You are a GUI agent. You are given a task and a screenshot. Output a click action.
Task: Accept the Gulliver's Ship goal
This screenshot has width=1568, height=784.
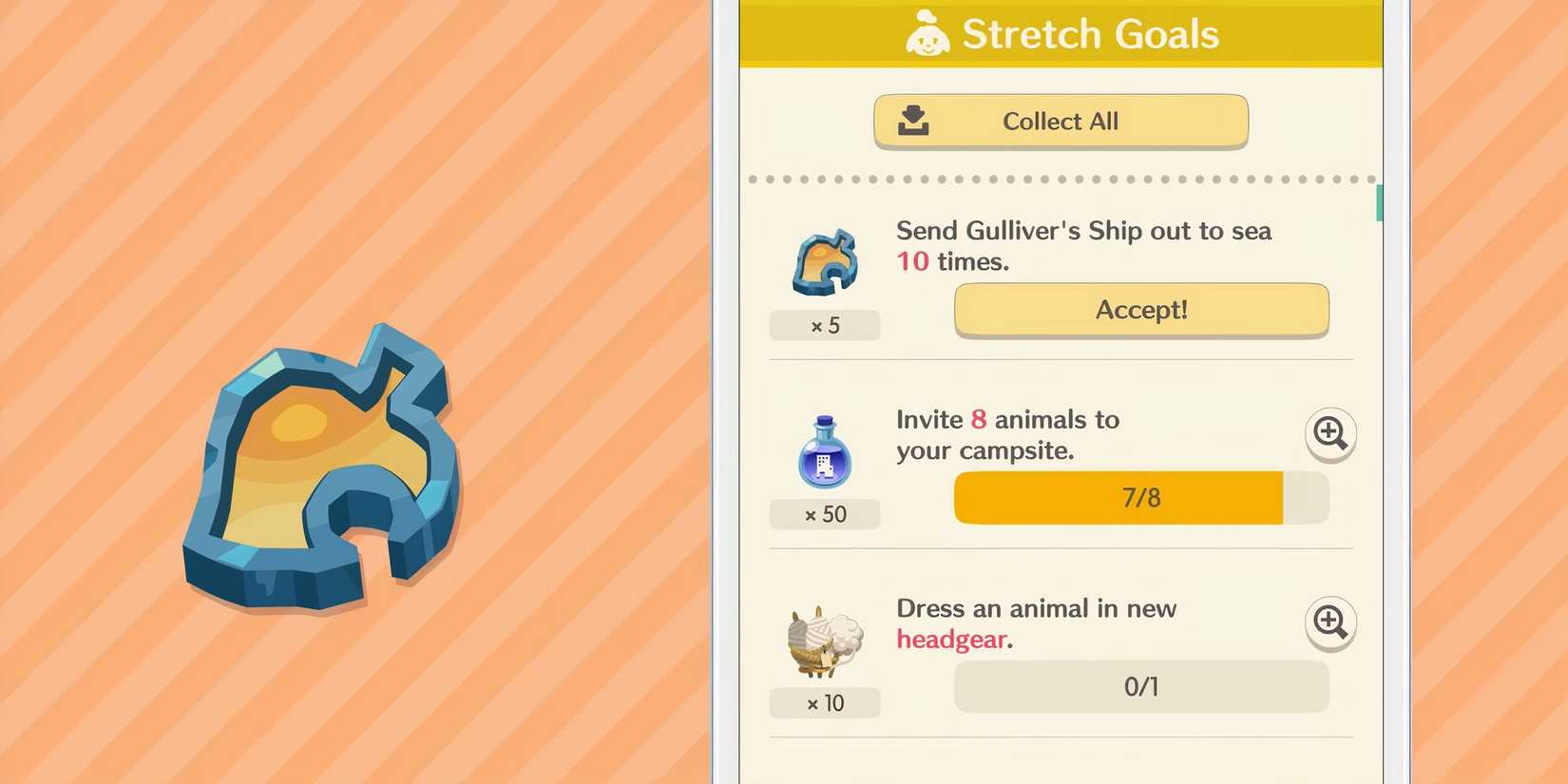pyautogui.click(x=1140, y=310)
